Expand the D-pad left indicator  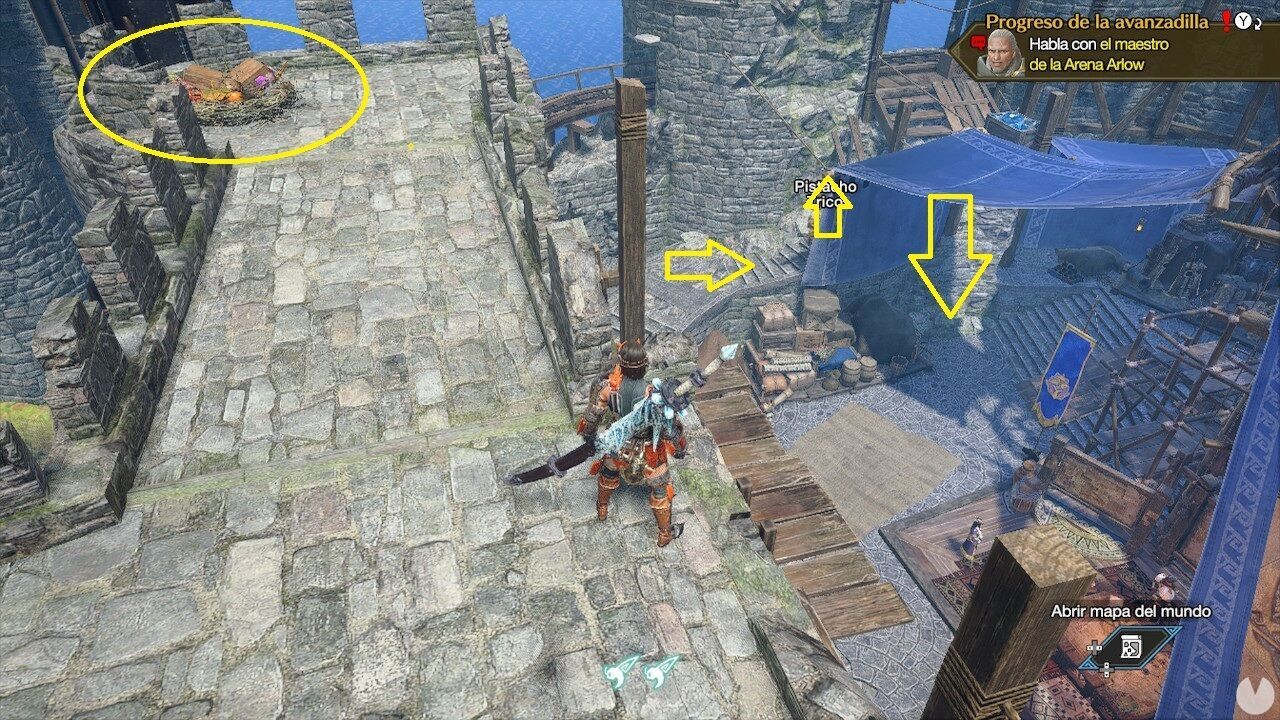pyautogui.click(x=1093, y=648)
